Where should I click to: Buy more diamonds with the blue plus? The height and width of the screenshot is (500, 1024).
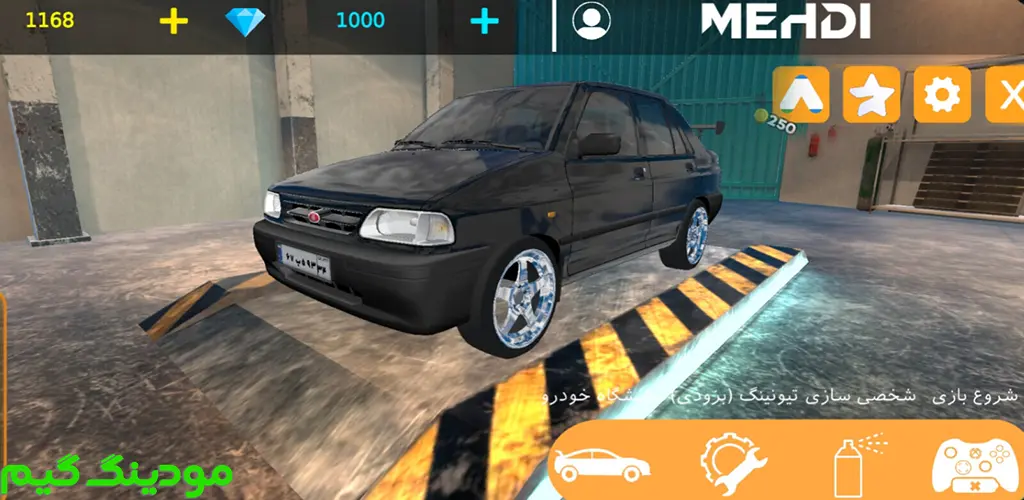tap(484, 20)
